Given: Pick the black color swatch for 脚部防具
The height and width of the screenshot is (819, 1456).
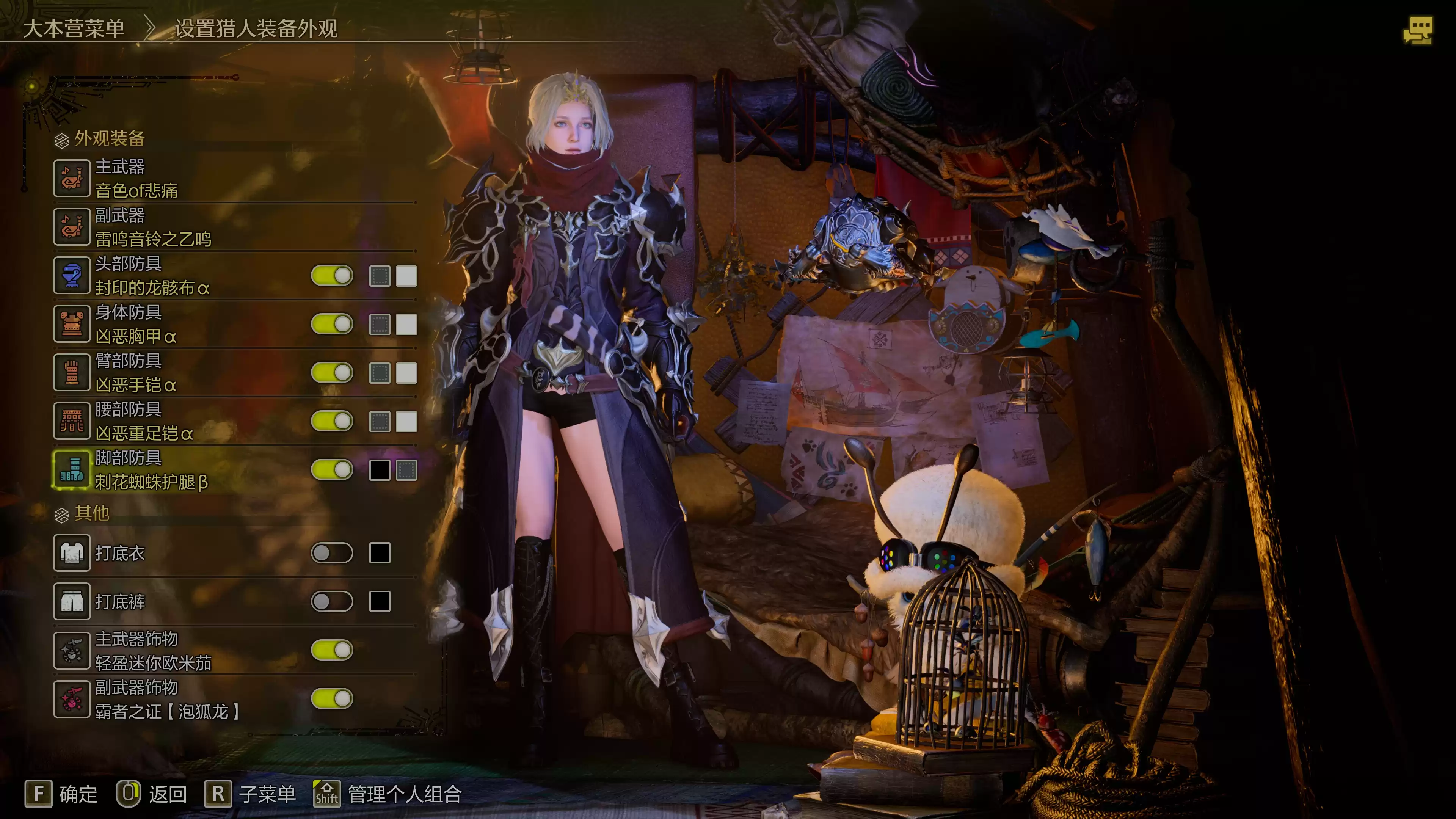Looking at the screenshot, I should [379, 470].
